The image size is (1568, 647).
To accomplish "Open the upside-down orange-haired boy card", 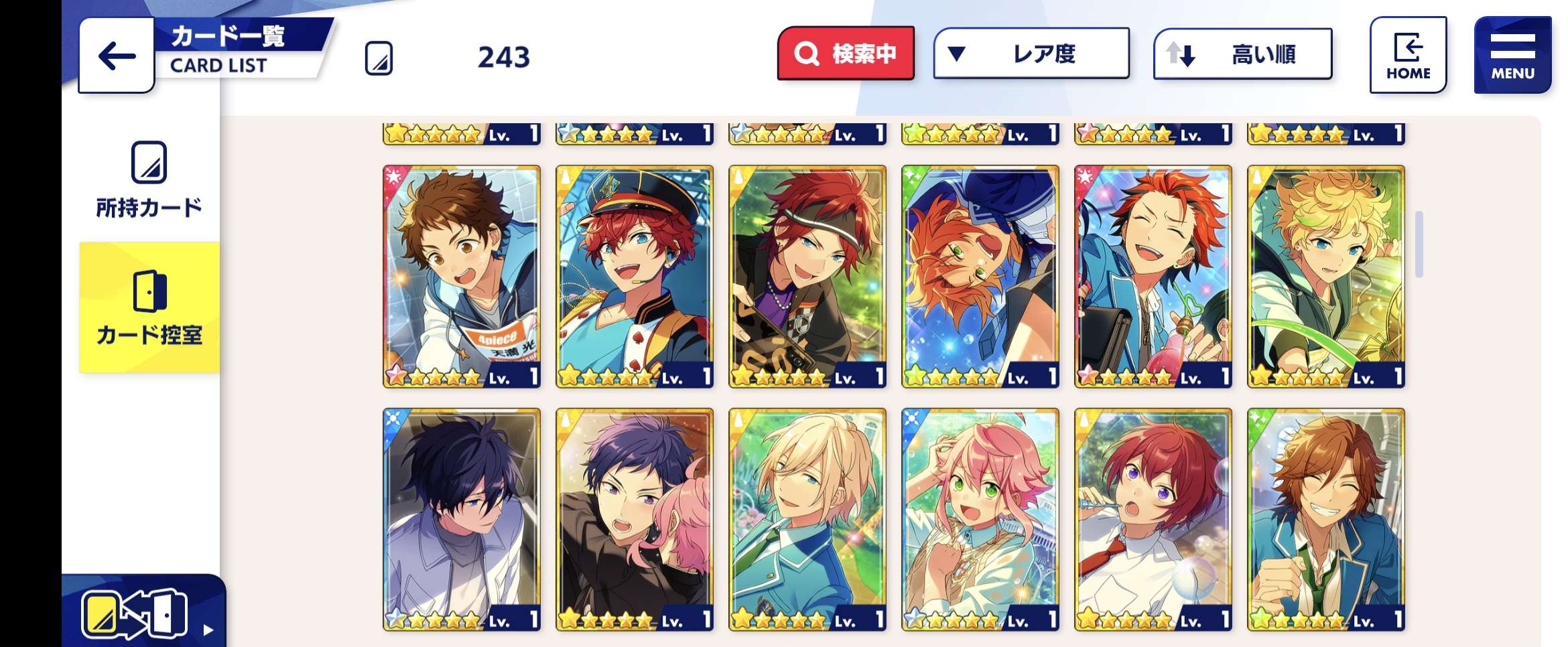I will pyautogui.click(x=980, y=277).
